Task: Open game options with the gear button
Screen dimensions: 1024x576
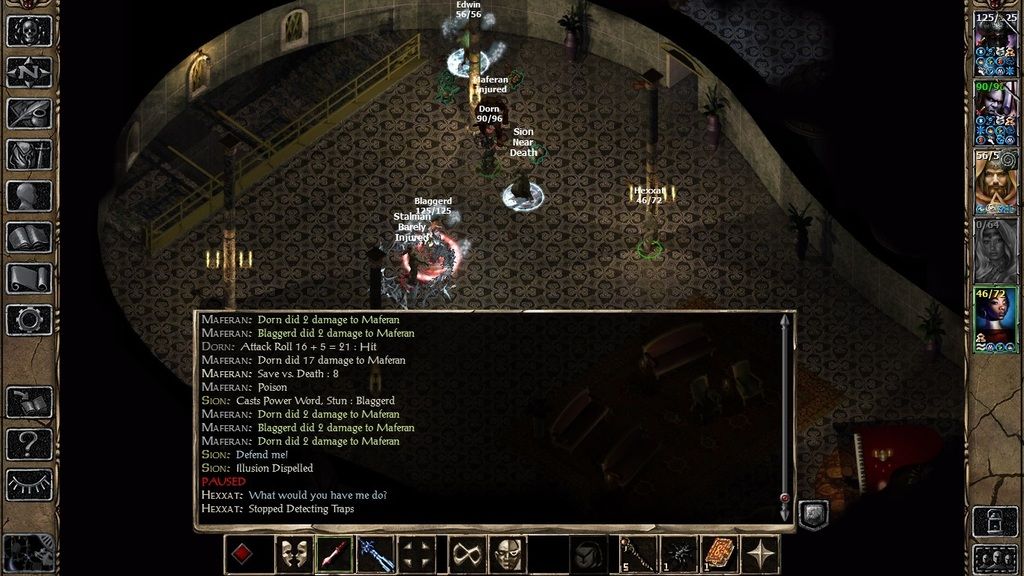Action: pos(29,320)
